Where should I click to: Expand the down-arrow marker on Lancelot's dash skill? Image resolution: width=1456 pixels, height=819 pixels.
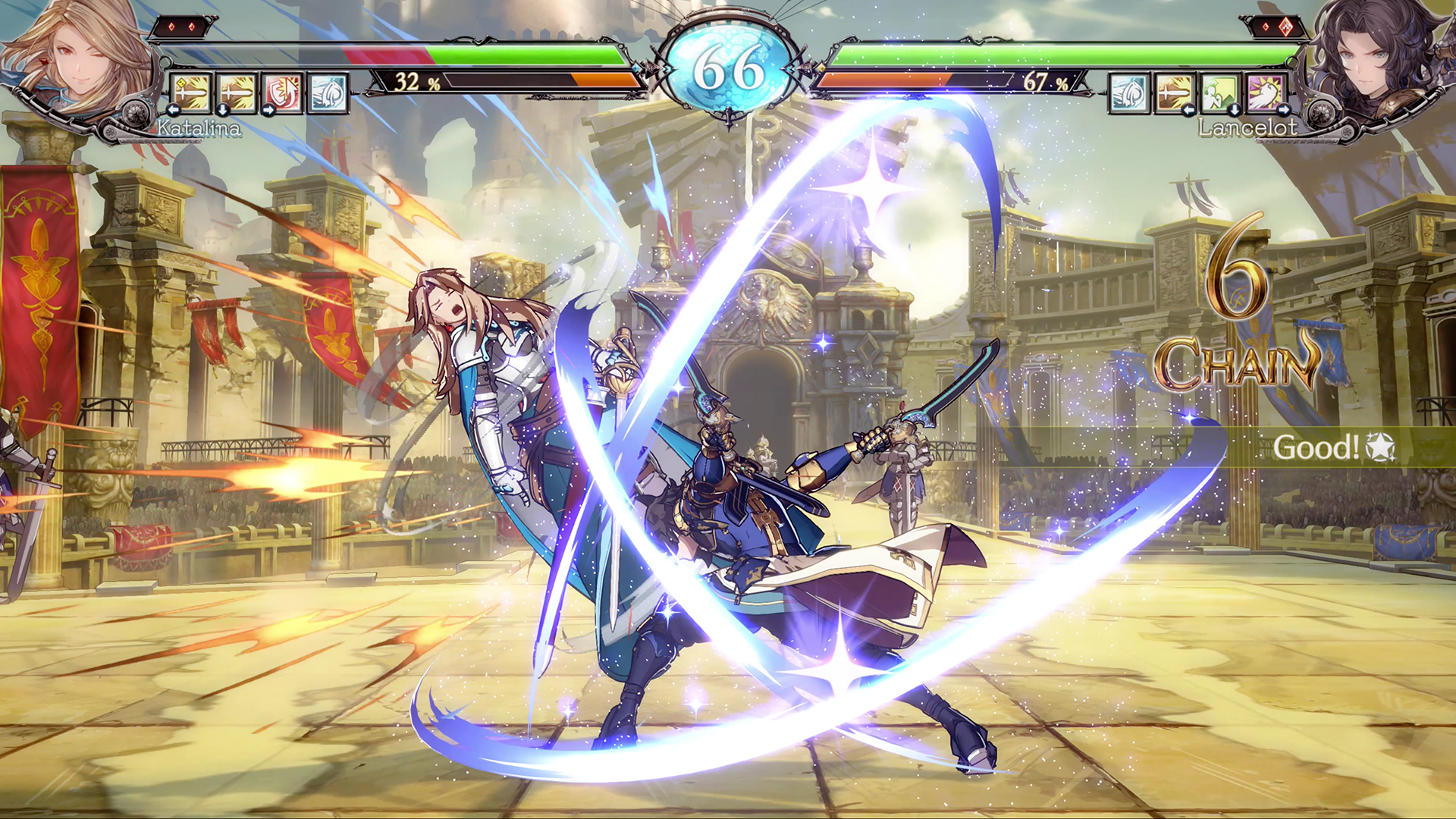click(1235, 109)
